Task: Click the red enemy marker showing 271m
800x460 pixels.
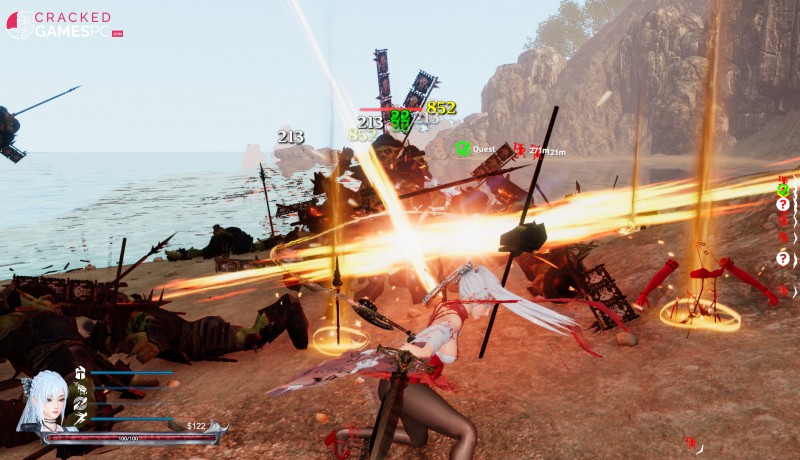Action: coord(520,150)
